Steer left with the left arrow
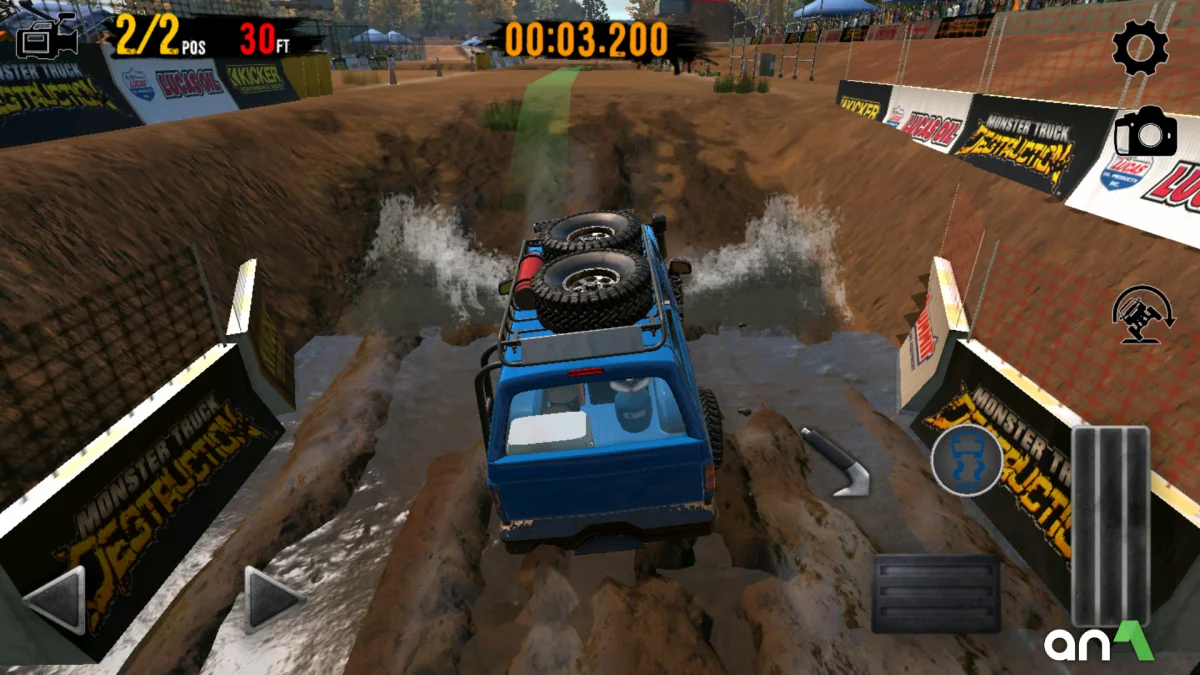The image size is (1200, 675). pos(56,600)
